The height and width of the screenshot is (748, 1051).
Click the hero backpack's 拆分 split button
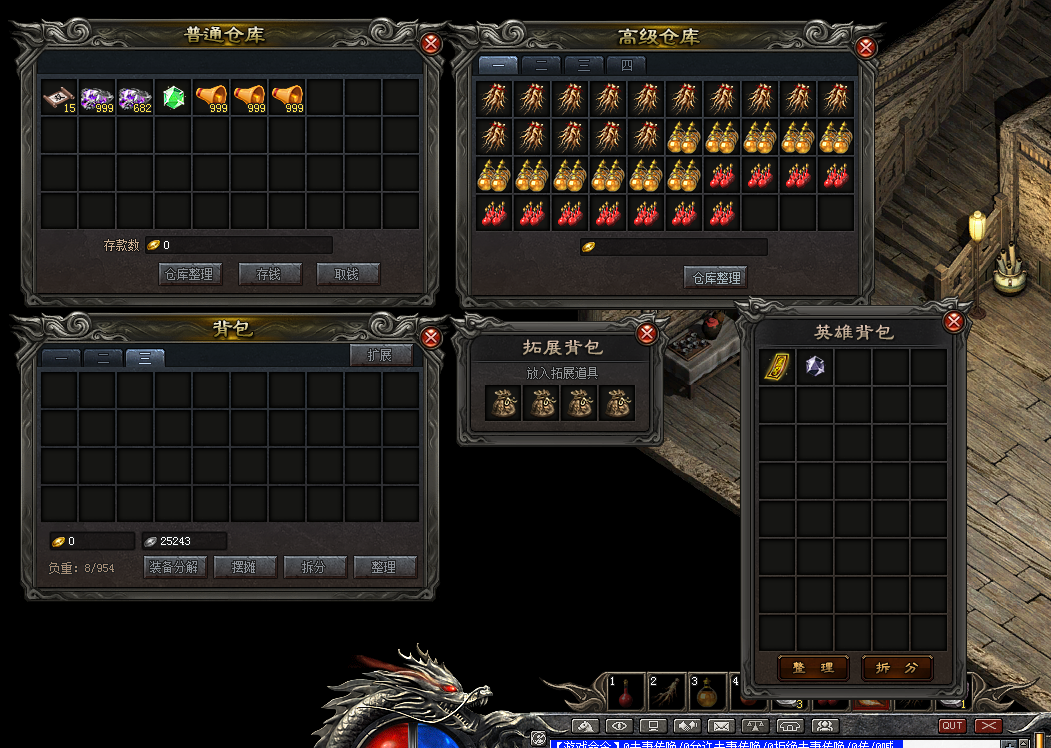click(x=897, y=667)
